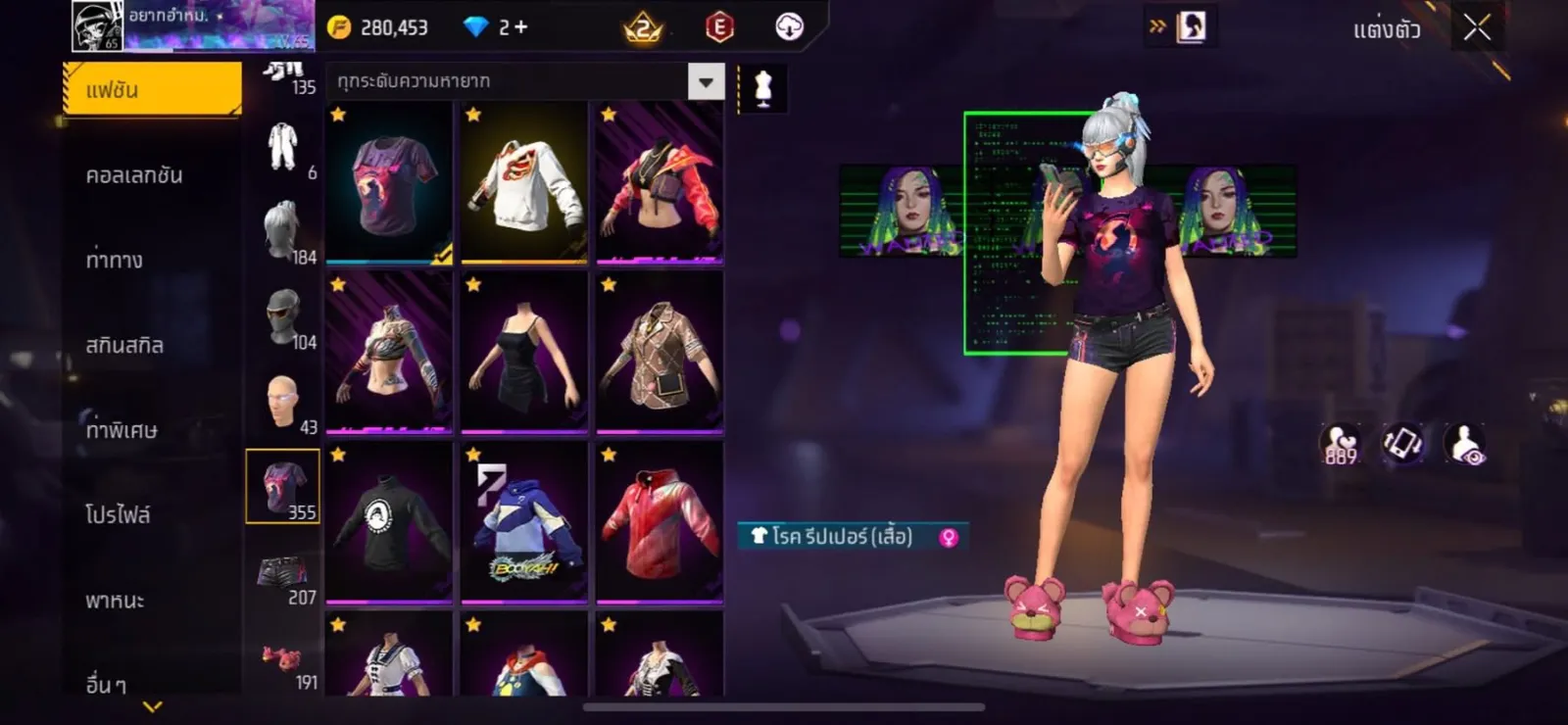Open the rarity filter dropdown
This screenshot has width=1568, height=725.
pos(706,82)
